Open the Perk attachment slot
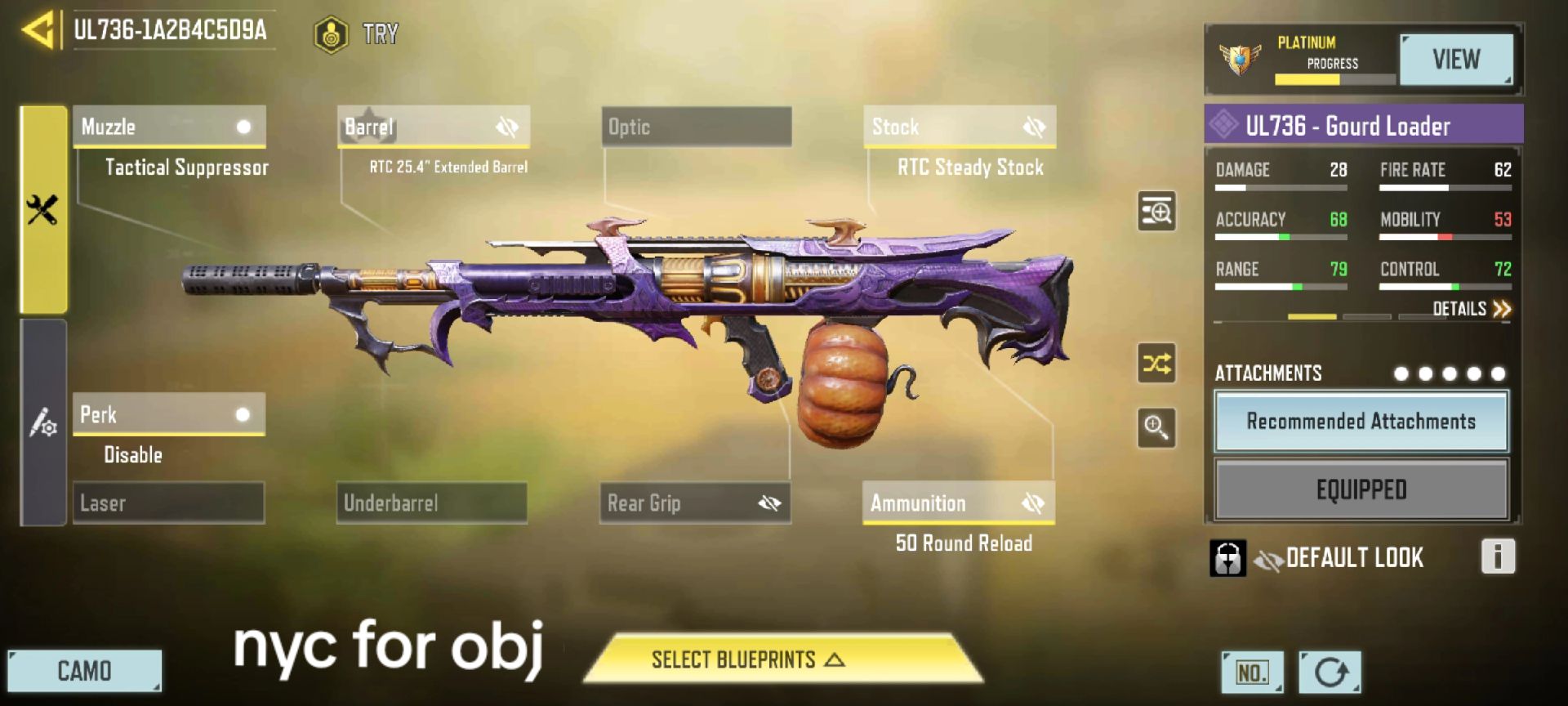The image size is (1568, 706). coord(169,414)
